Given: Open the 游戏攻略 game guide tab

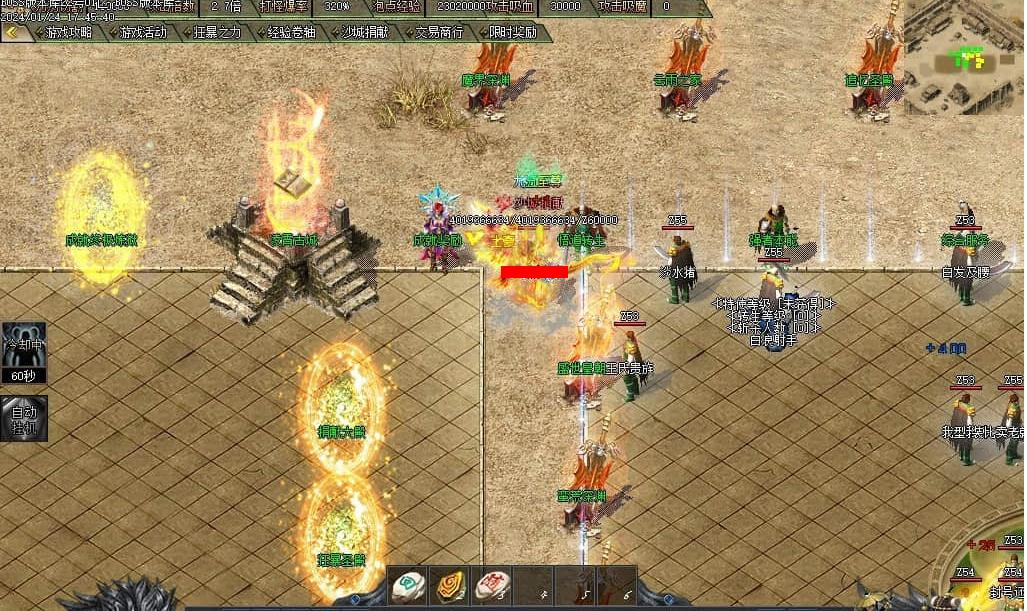Looking at the screenshot, I should [x=69, y=32].
